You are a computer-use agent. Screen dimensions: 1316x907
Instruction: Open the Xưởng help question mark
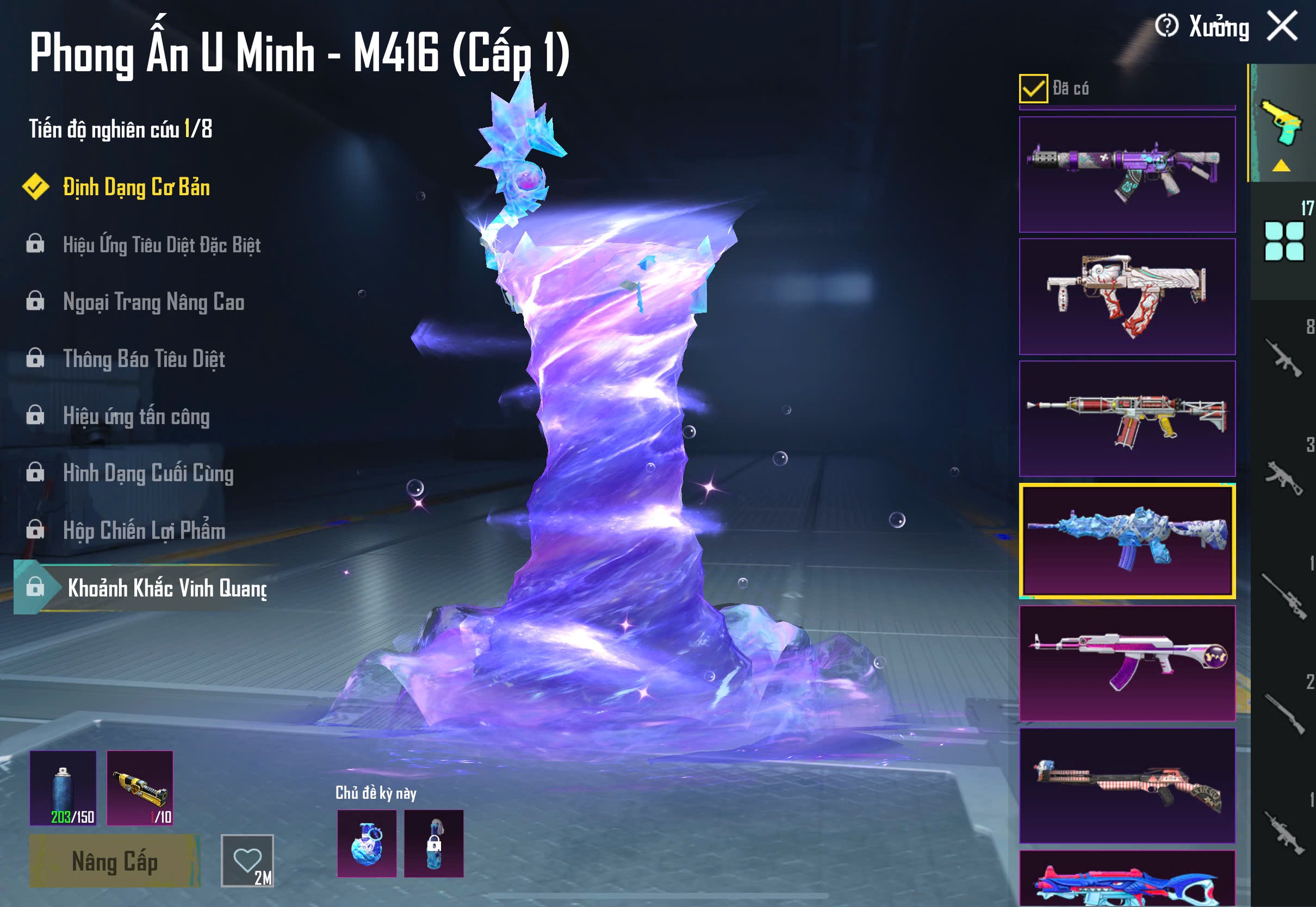[1166, 26]
